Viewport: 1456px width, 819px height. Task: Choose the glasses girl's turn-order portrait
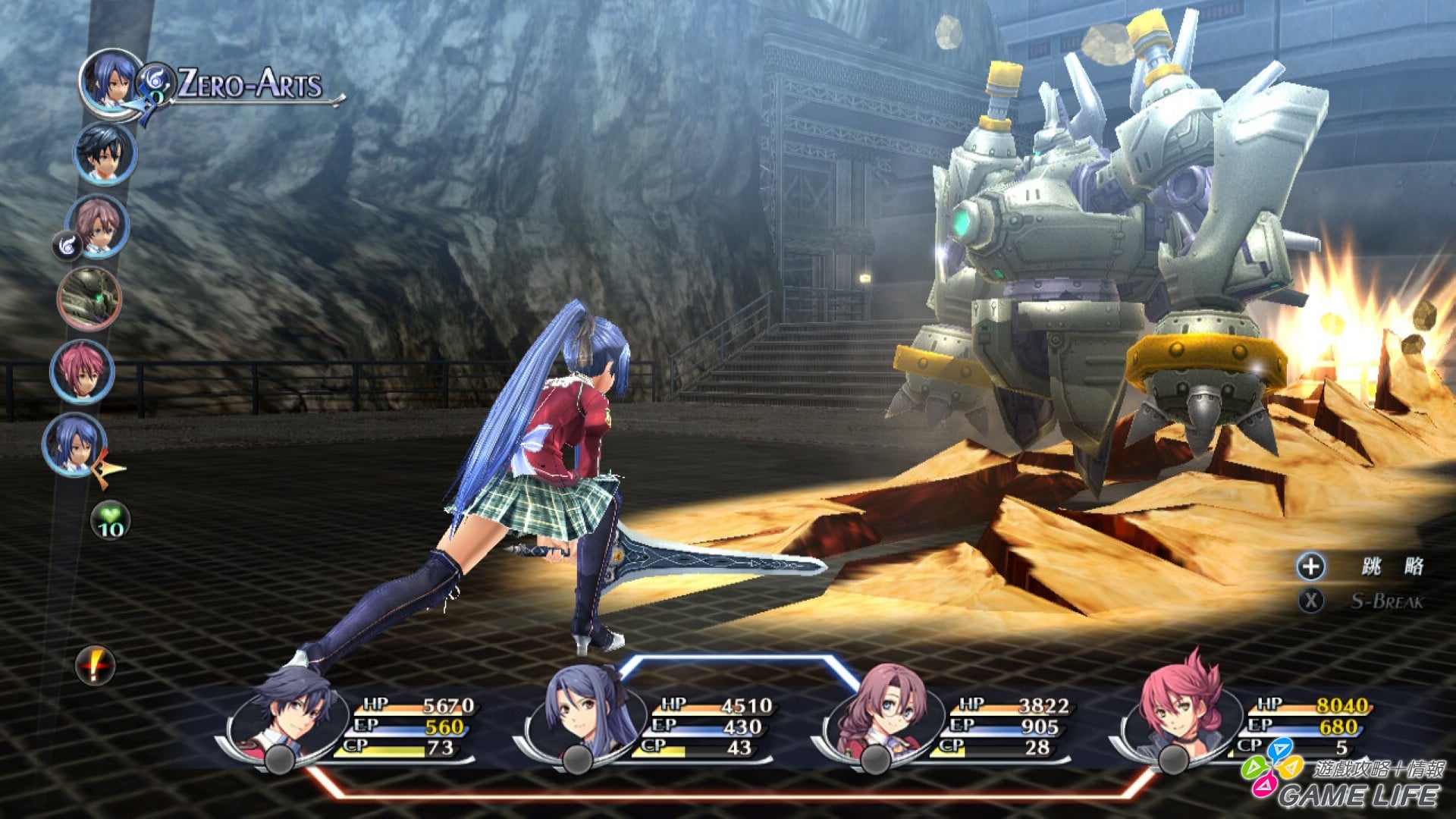click(97, 225)
